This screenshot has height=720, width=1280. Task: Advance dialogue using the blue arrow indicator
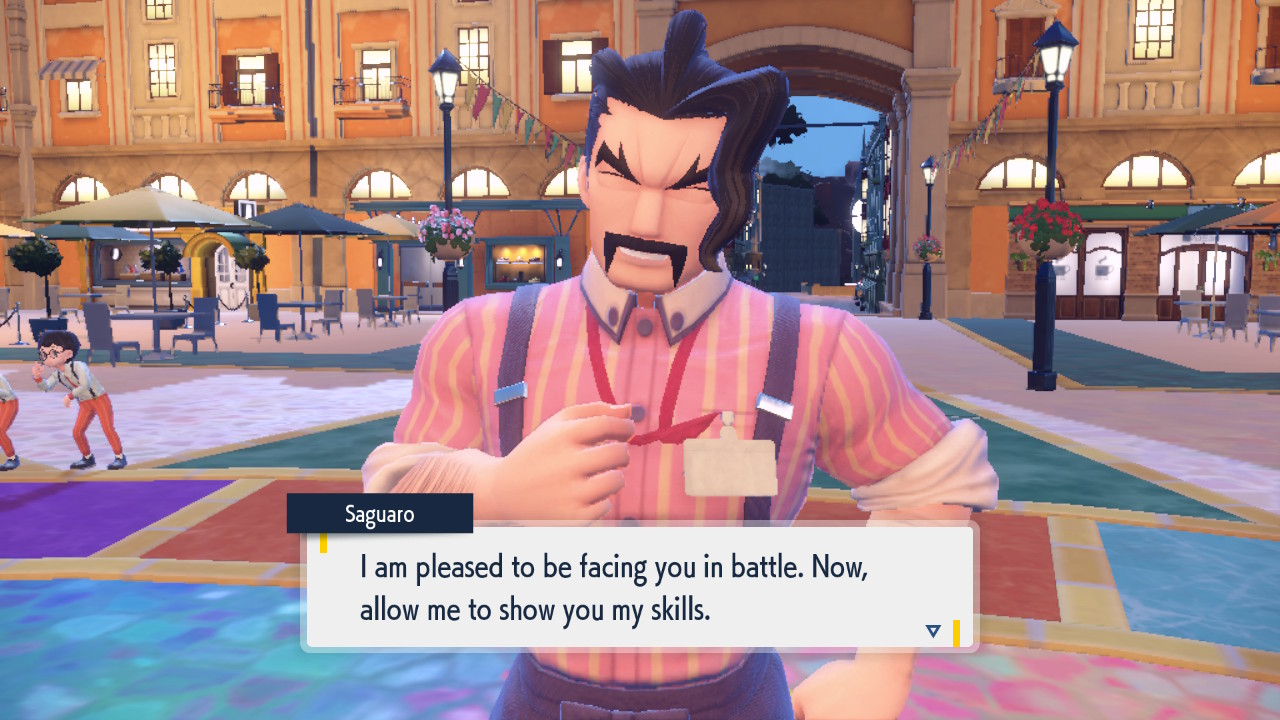coord(933,631)
